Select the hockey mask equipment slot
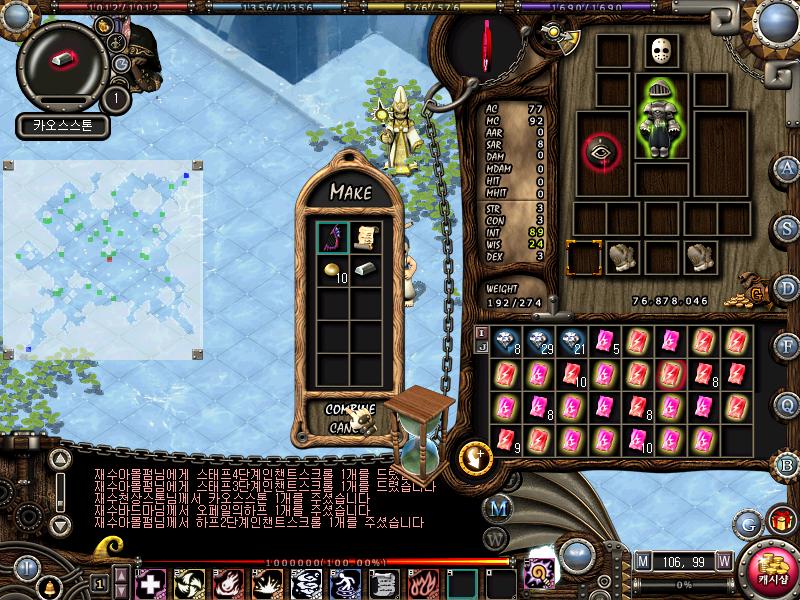Viewport: 800px width, 600px height. [657, 52]
